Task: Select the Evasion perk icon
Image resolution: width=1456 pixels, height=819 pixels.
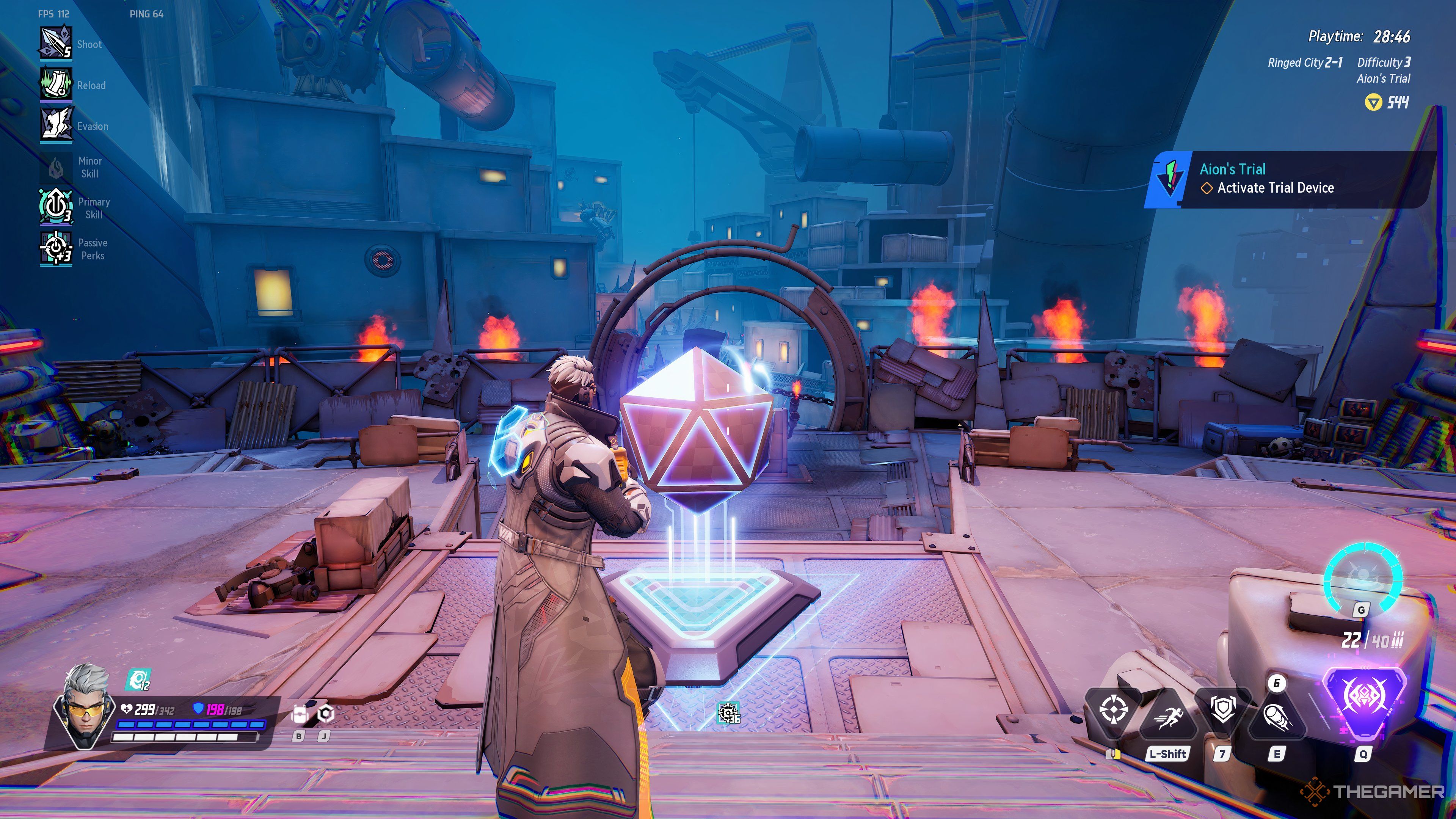Action: [x=55, y=124]
